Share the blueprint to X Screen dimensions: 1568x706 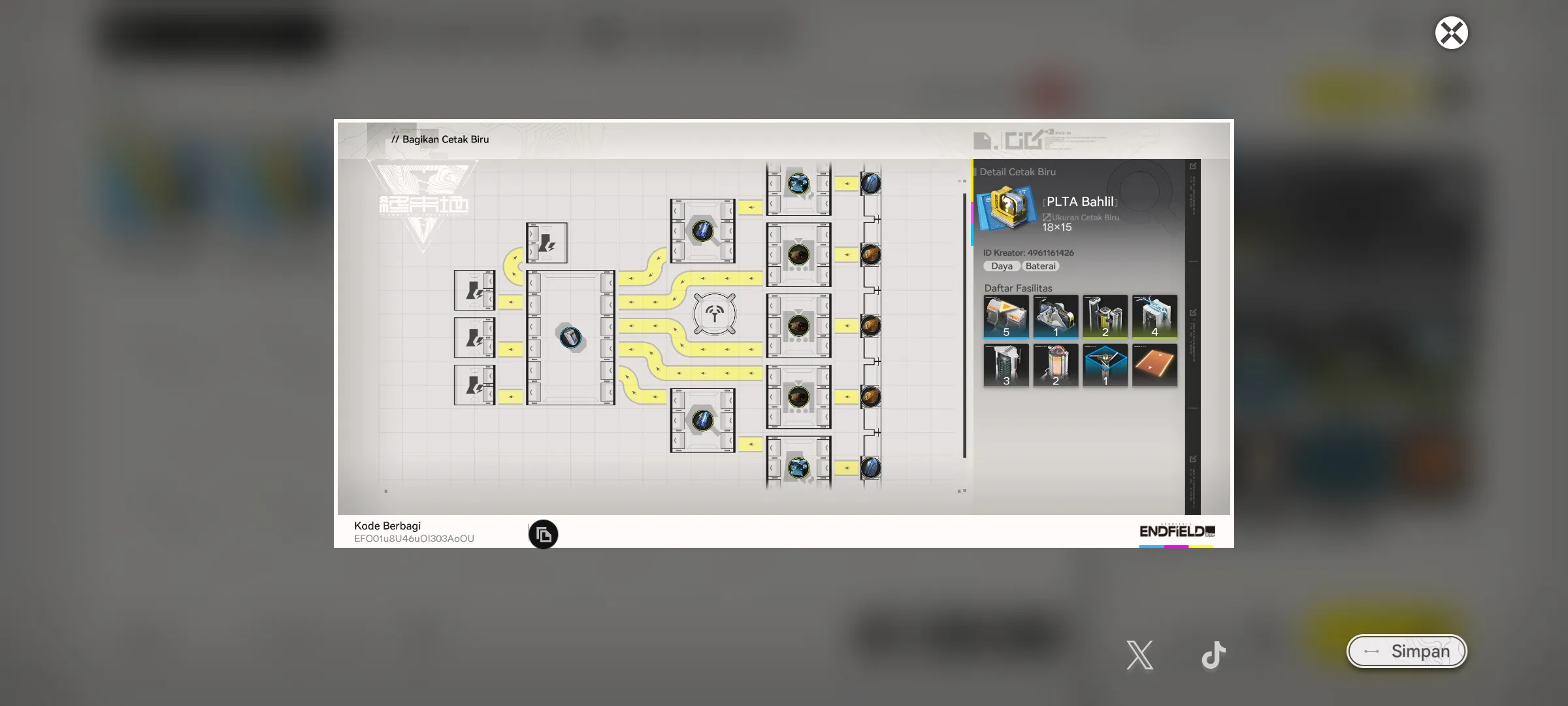[1140, 654]
